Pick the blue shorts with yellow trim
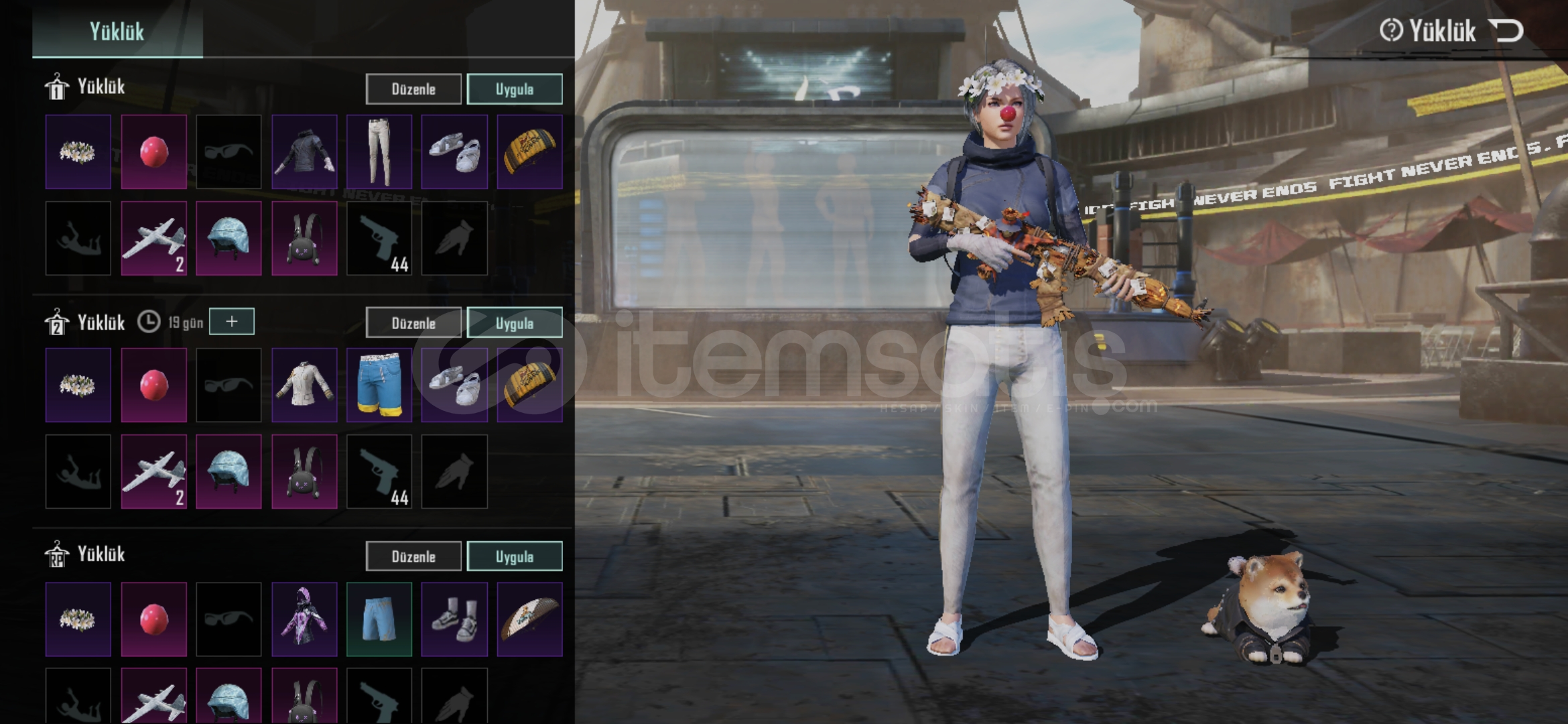1568x724 pixels. click(x=379, y=385)
